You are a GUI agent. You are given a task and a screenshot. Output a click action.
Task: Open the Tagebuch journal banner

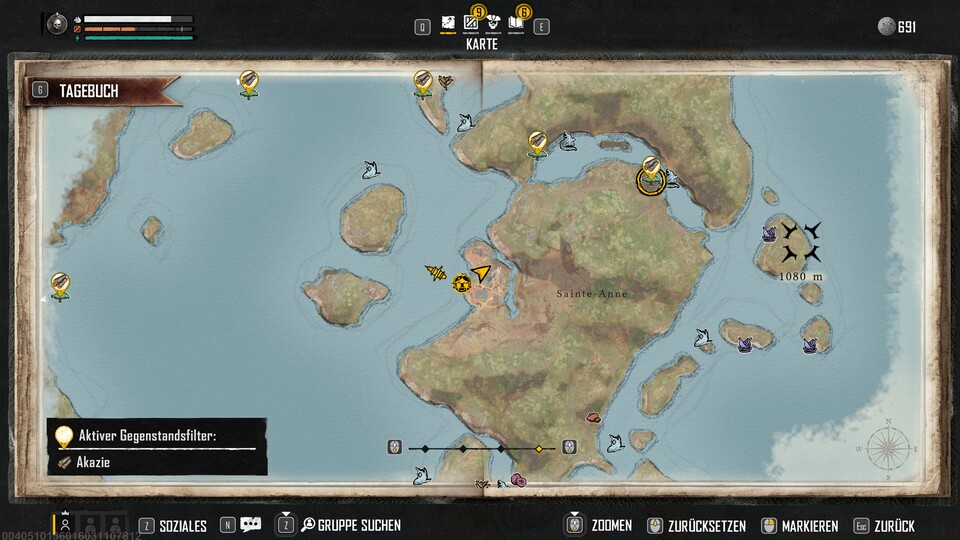click(x=100, y=91)
